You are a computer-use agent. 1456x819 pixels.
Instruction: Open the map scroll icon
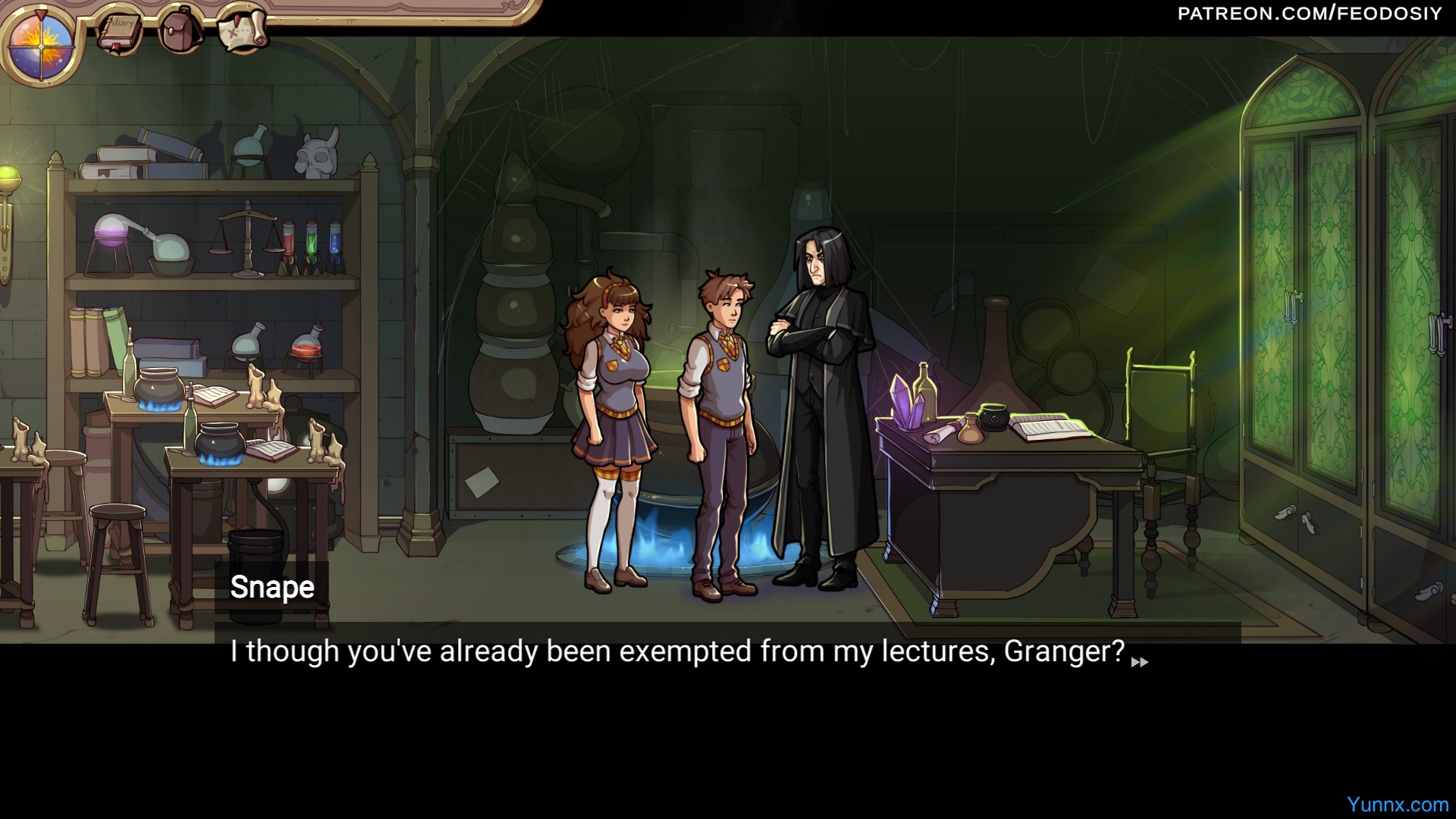[x=242, y=29]
